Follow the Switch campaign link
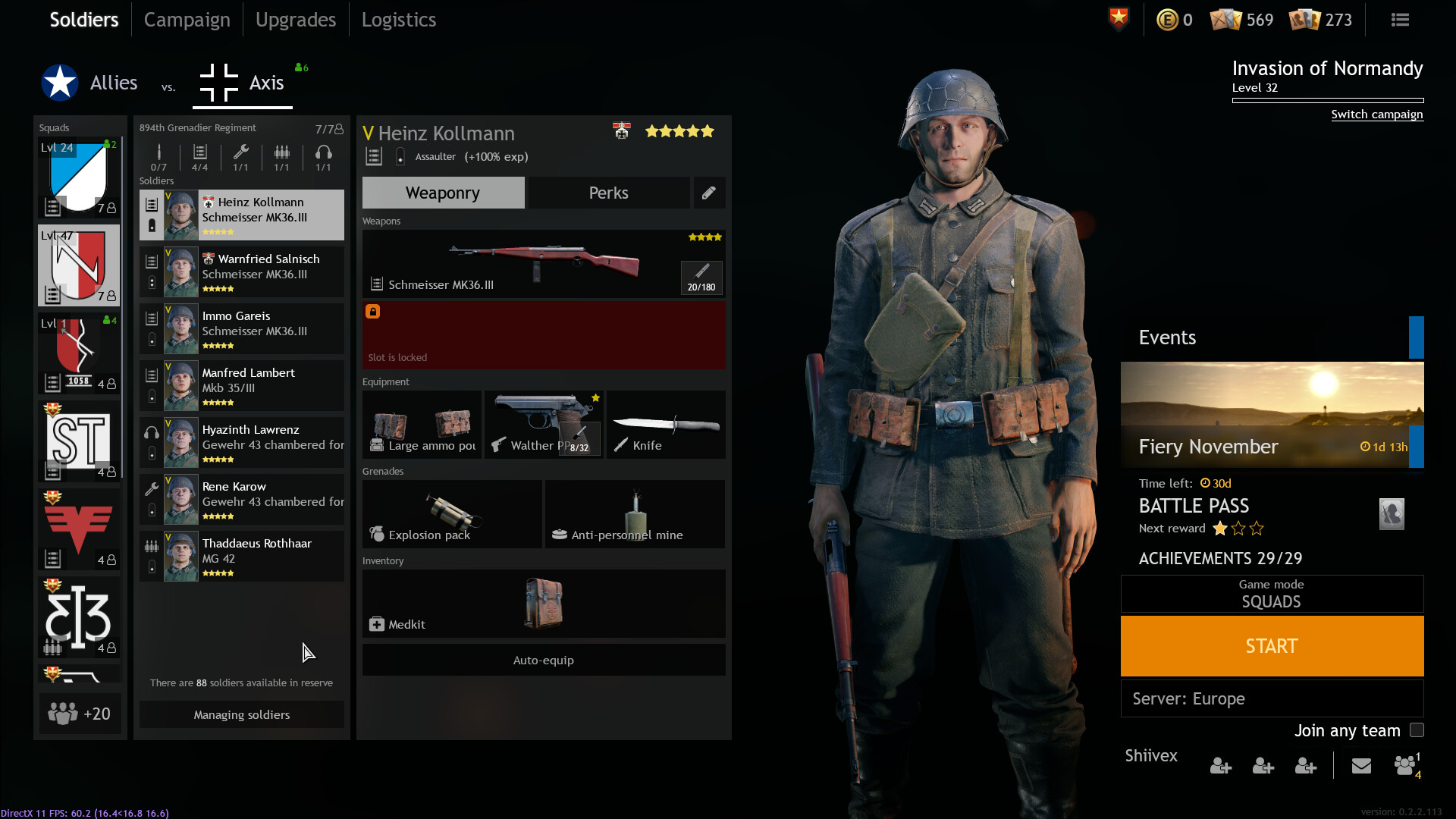This screenshot has width=1456, height=819. click(1376, 115)
